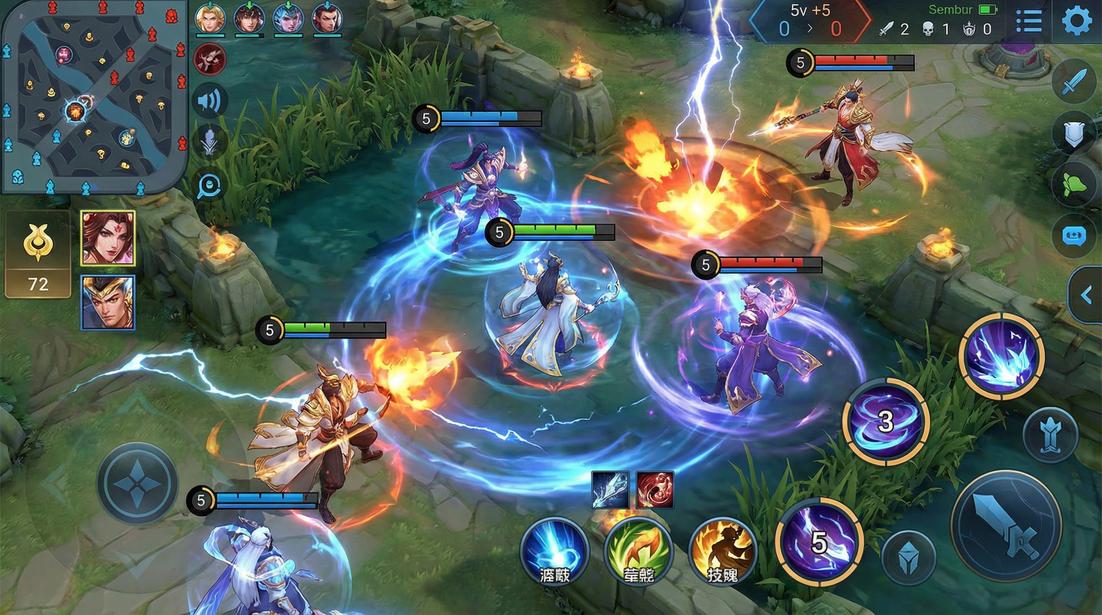Select the red-haired woman item portrait

[x=107, y=238]
